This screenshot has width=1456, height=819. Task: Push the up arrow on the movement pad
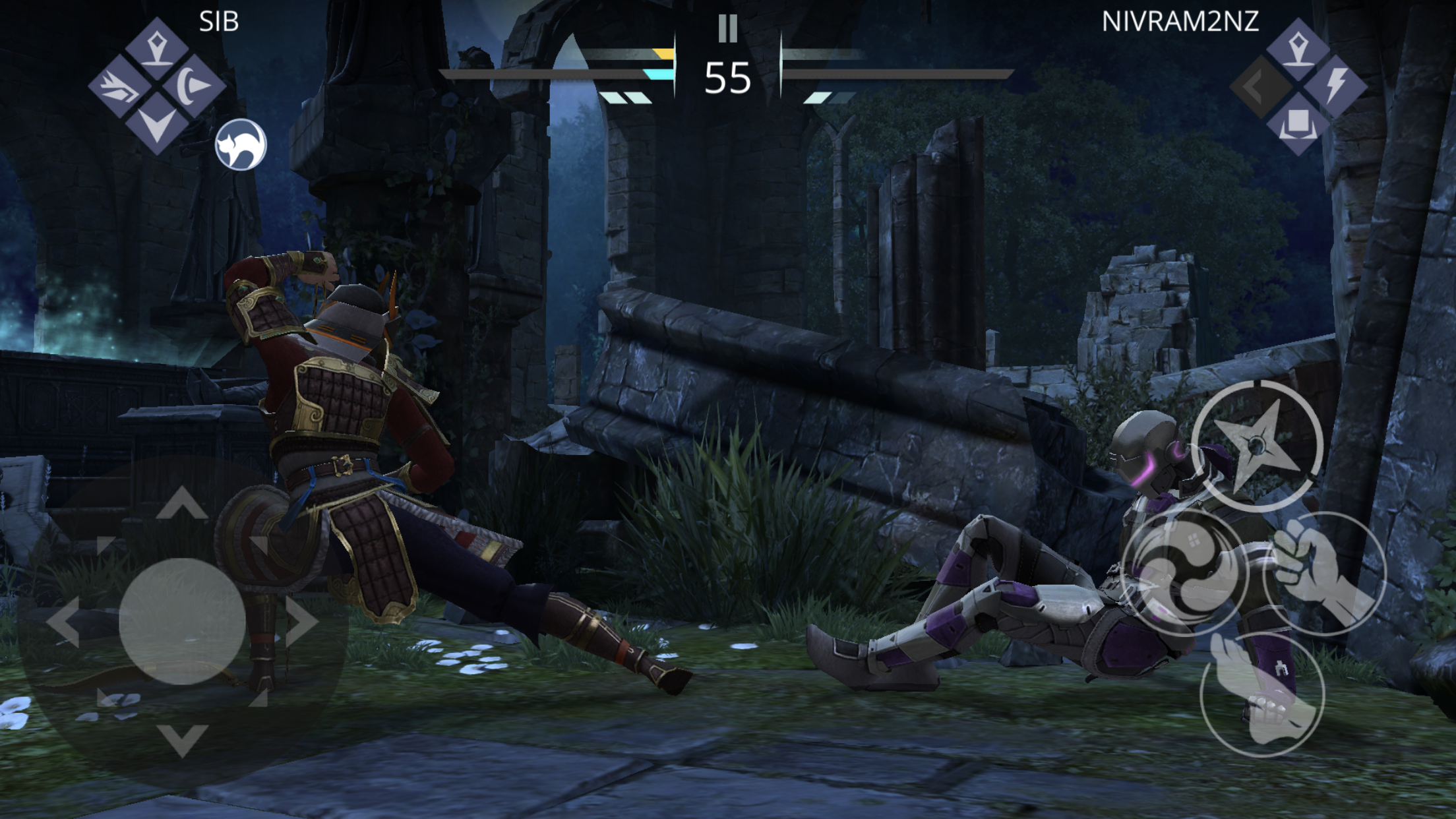coord(182,504)
